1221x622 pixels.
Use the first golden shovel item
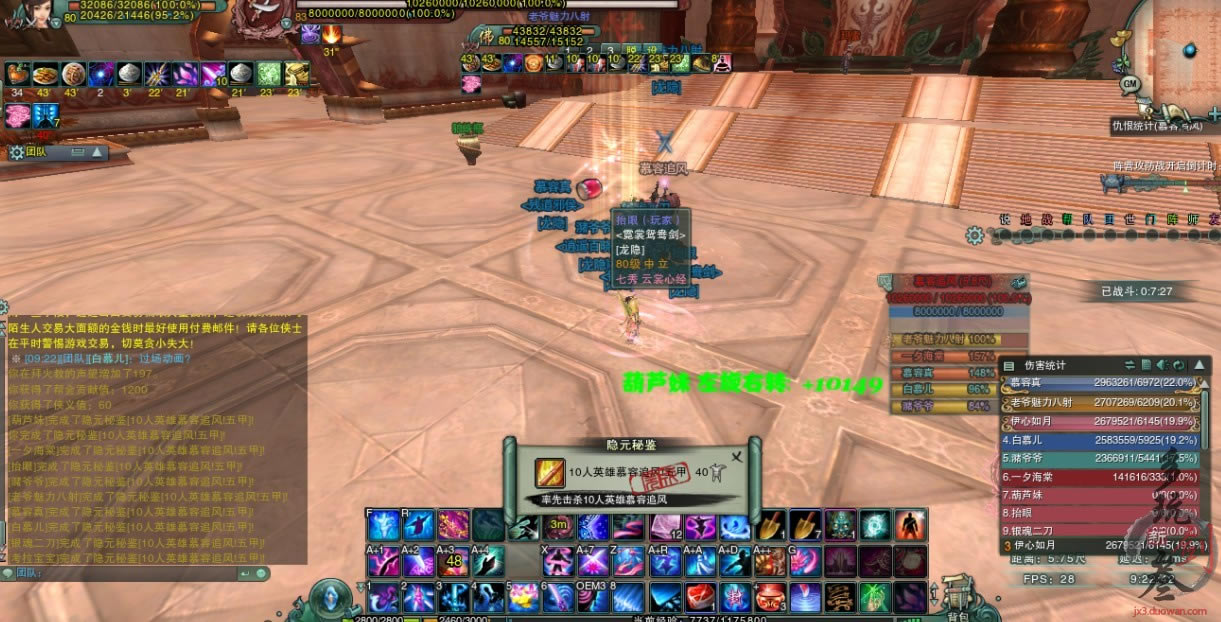click(x=771, y=524)
